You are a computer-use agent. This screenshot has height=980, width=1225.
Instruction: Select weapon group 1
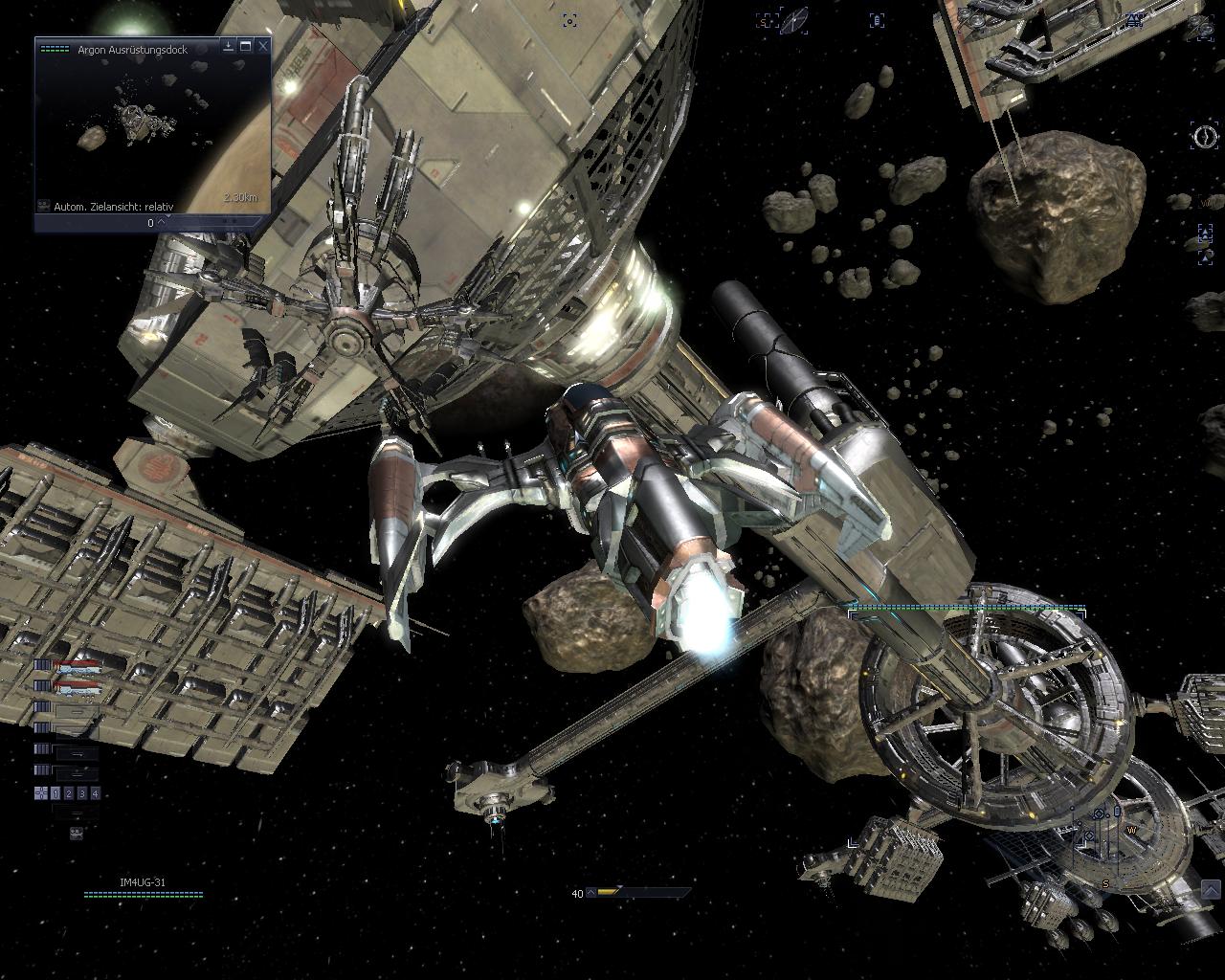tap(56, 793)
